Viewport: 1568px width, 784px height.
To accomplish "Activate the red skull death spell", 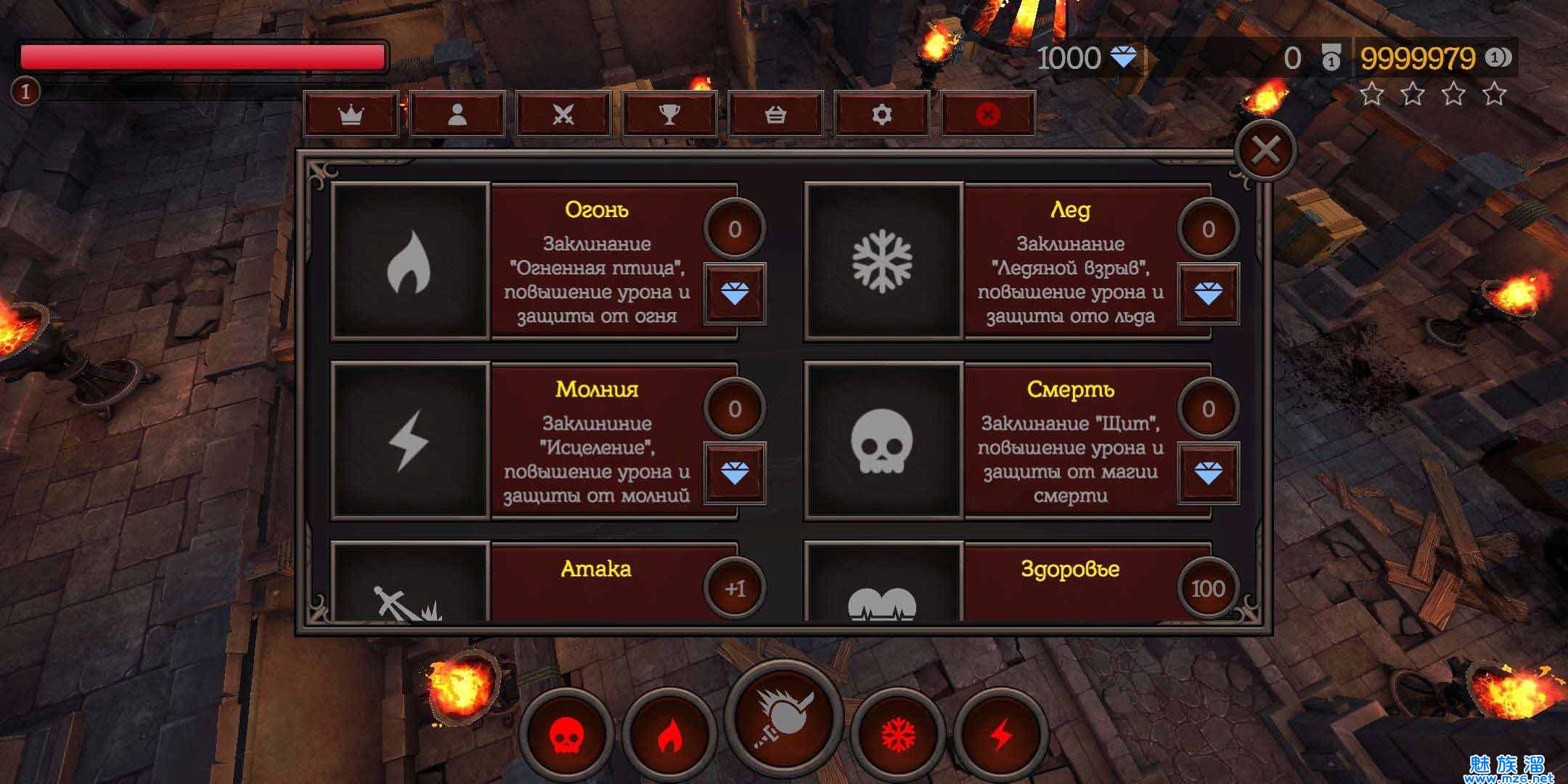I will [x=566, y=735].
